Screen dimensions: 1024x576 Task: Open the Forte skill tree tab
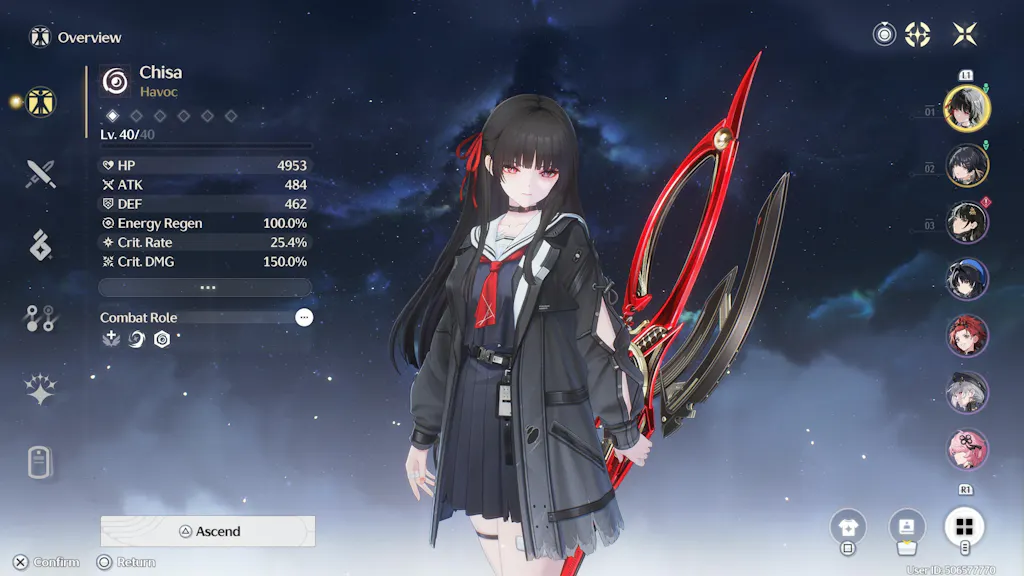click(41, 318)
